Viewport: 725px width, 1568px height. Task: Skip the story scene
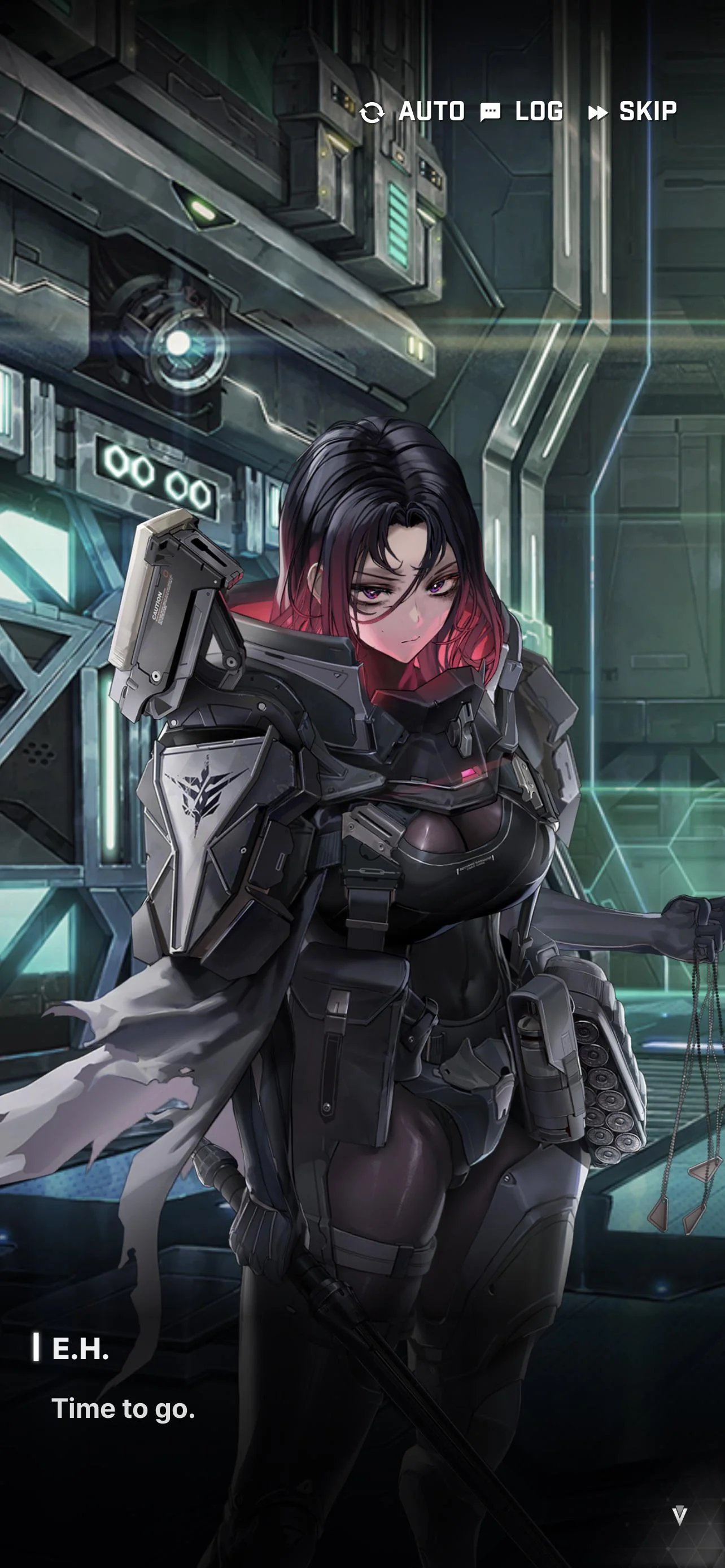[632, 112]
